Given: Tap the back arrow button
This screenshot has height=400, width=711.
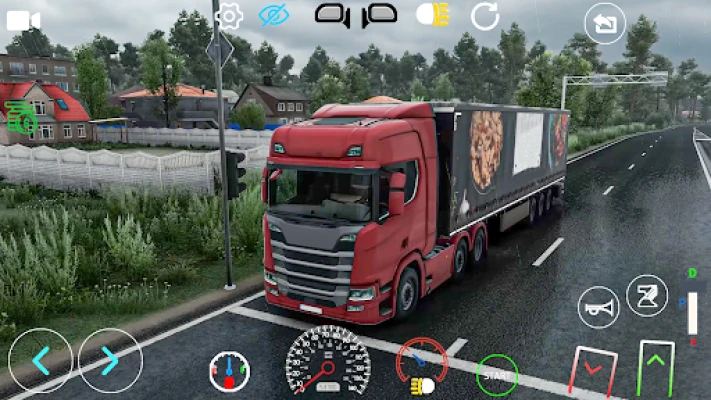Looking at the screenshot, I should coord(604,23).
